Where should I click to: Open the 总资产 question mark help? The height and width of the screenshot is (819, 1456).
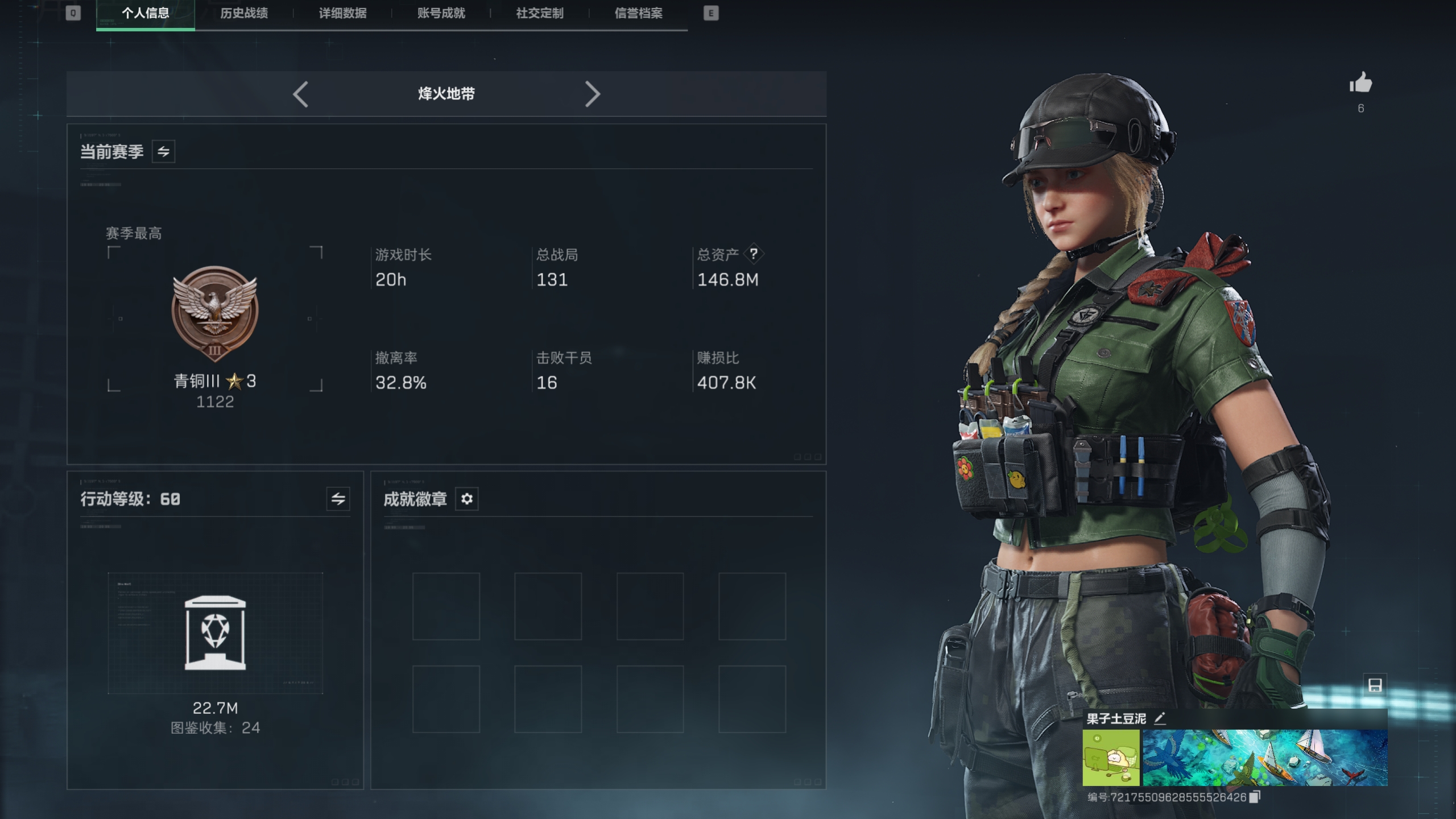click(754, 254)
